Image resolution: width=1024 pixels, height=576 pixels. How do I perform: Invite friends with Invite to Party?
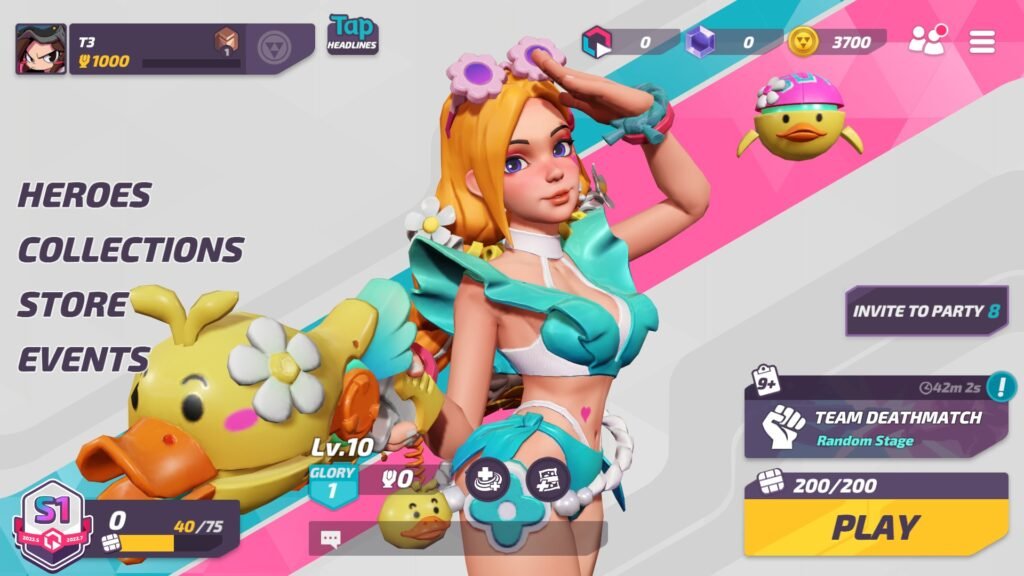[926, 311]
